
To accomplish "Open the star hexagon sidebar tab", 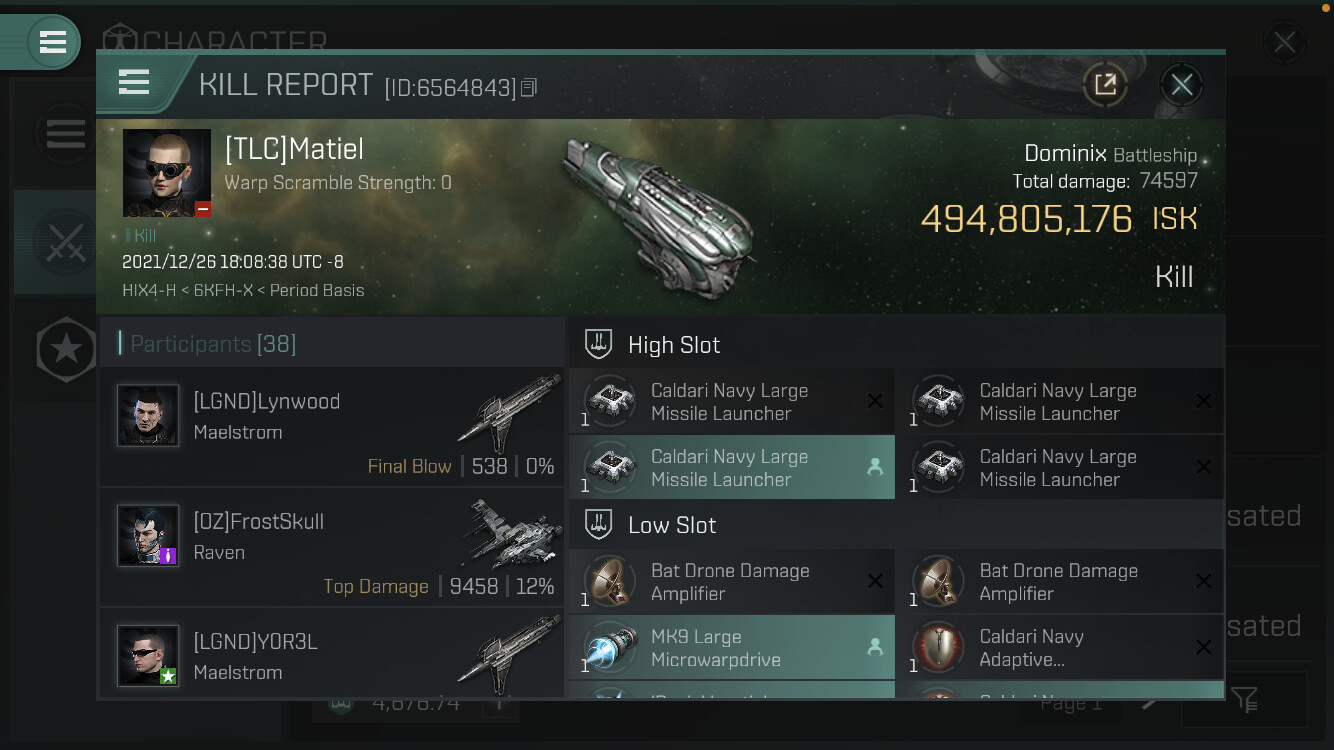I will (66, 349).
